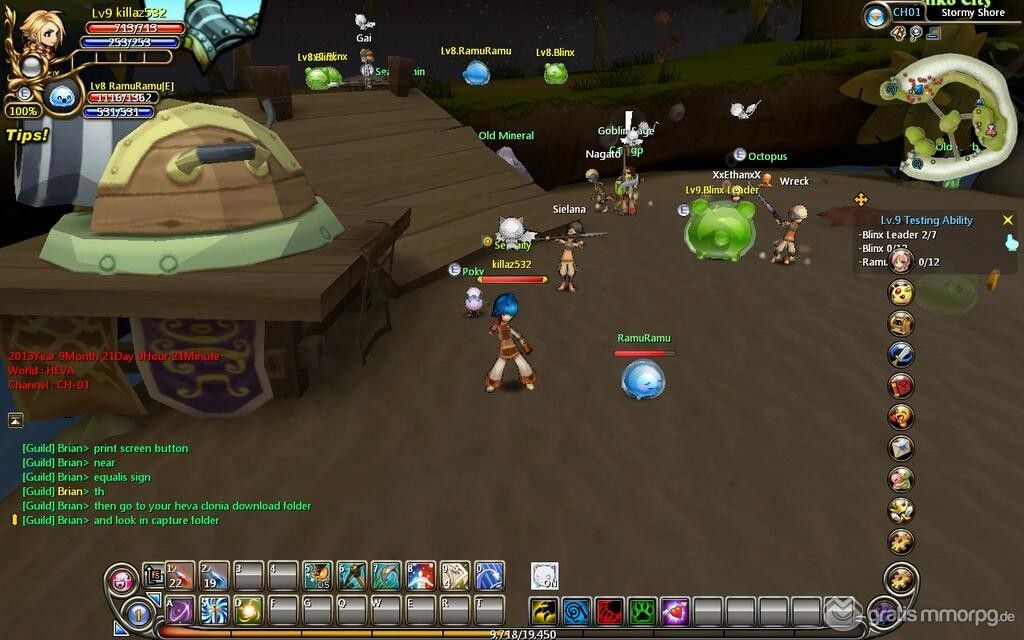Use the hotbar item in slot 1

point(180,576)
